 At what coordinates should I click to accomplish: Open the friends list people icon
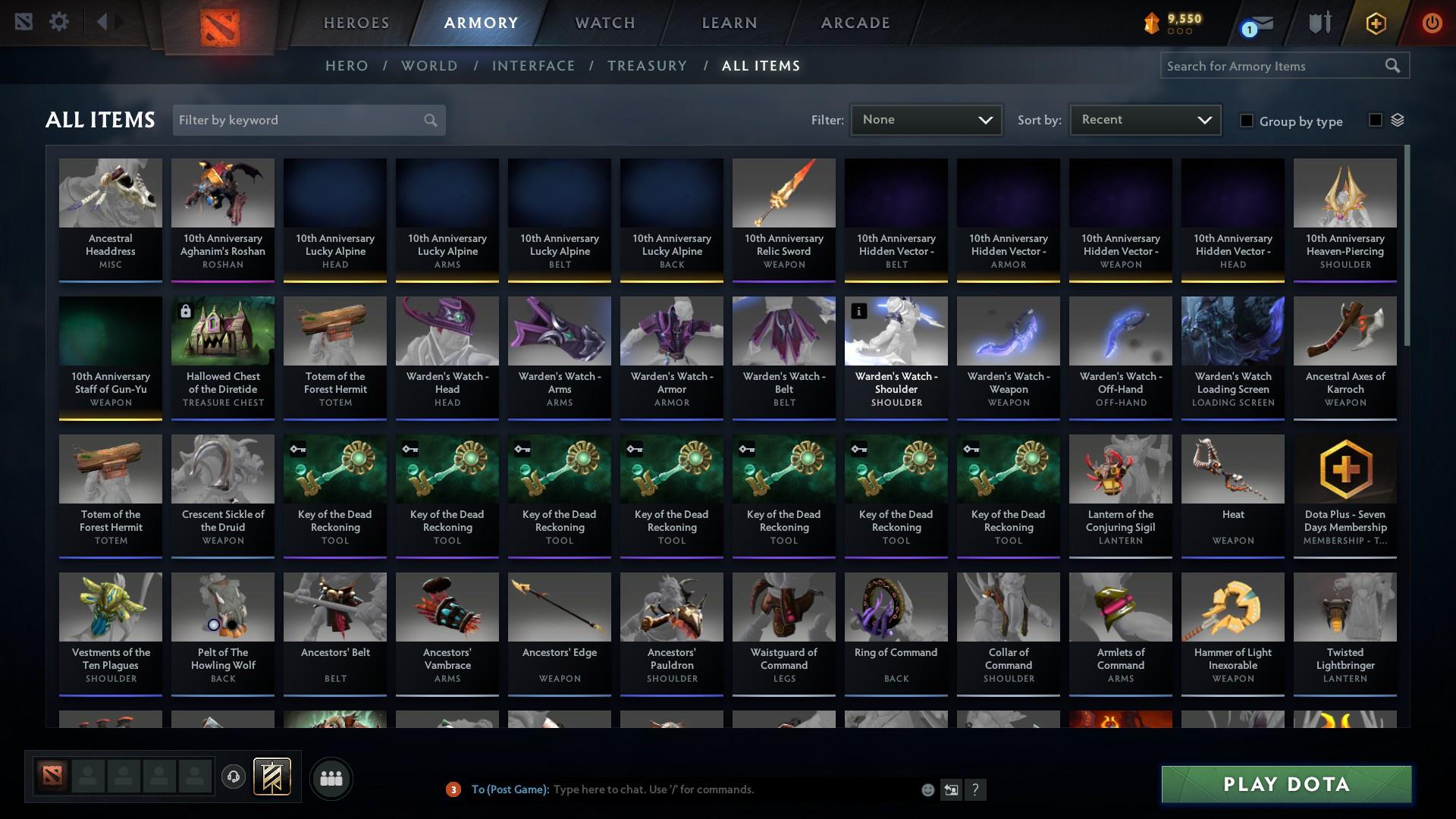(330, 778)
